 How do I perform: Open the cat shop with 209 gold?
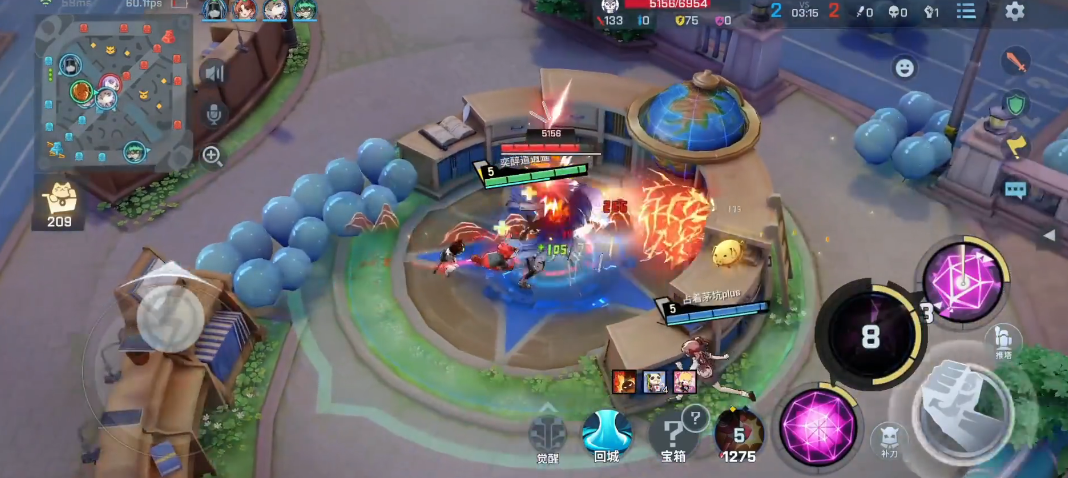pos(58,203)
